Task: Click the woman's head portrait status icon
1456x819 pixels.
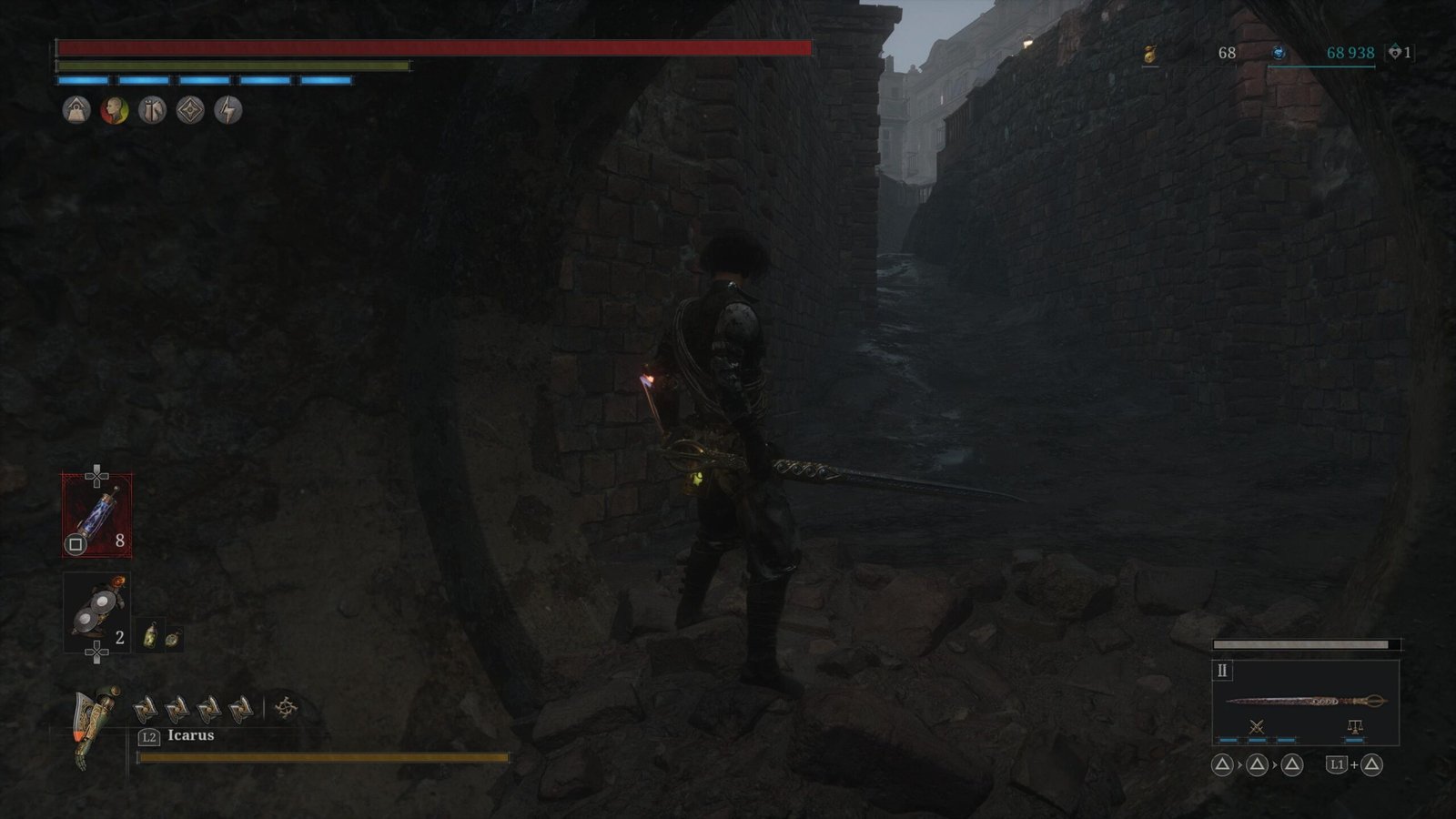Action: (114, 110)
